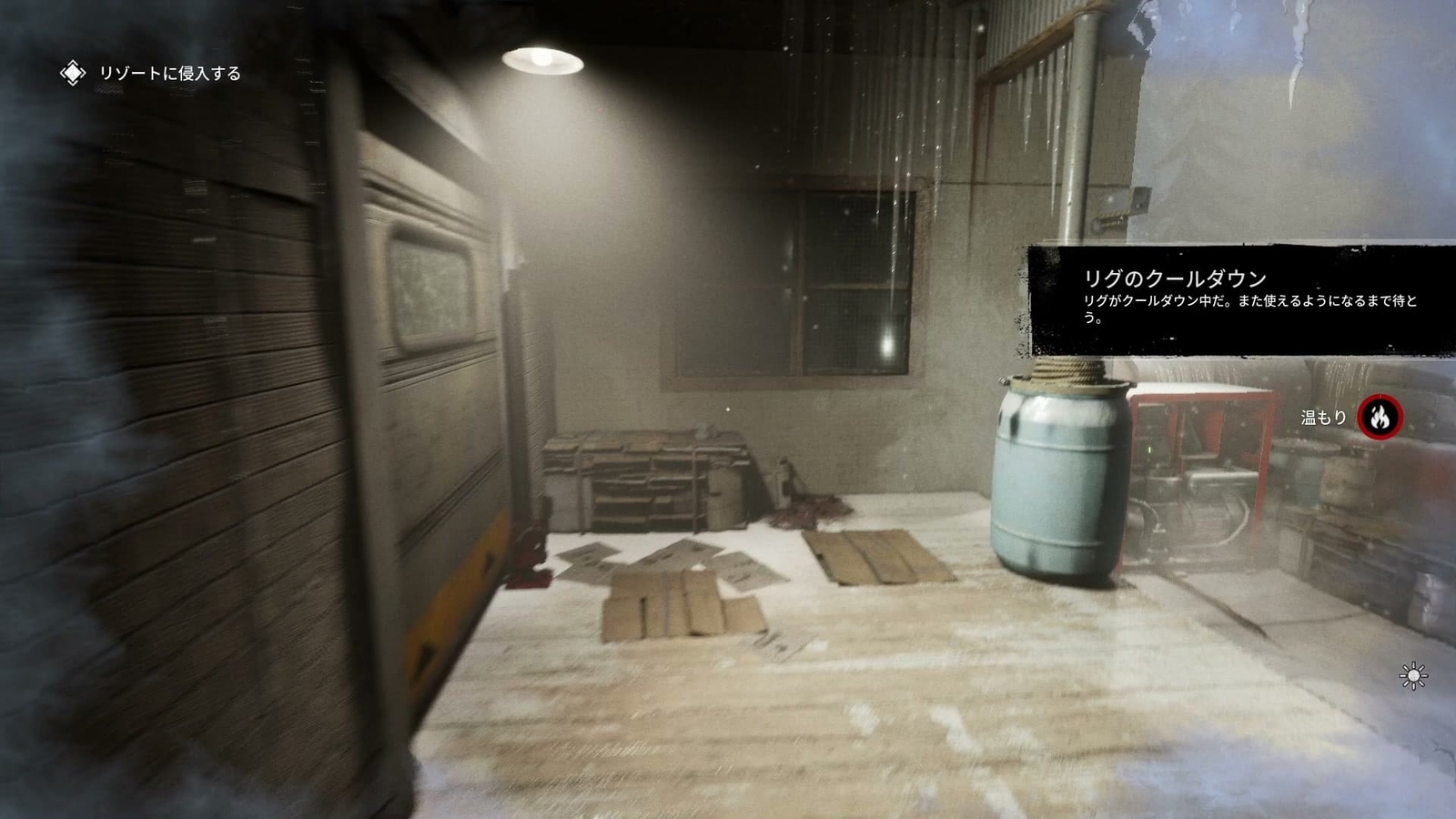Click the glowing green indicator on the machine
1456x819 pixels.
tap(1149, 450)
